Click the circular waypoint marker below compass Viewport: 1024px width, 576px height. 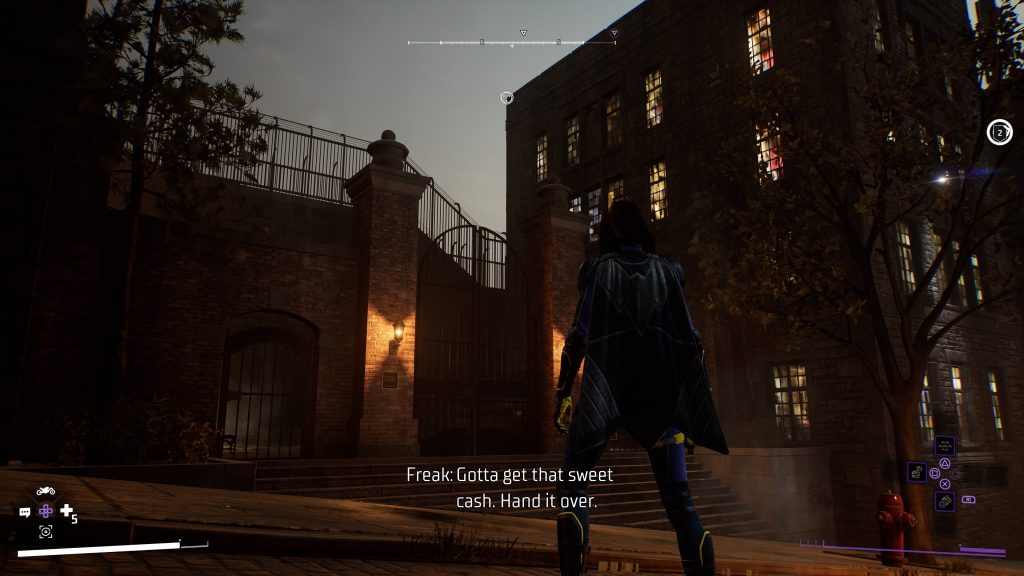click(x=507, y=97)
